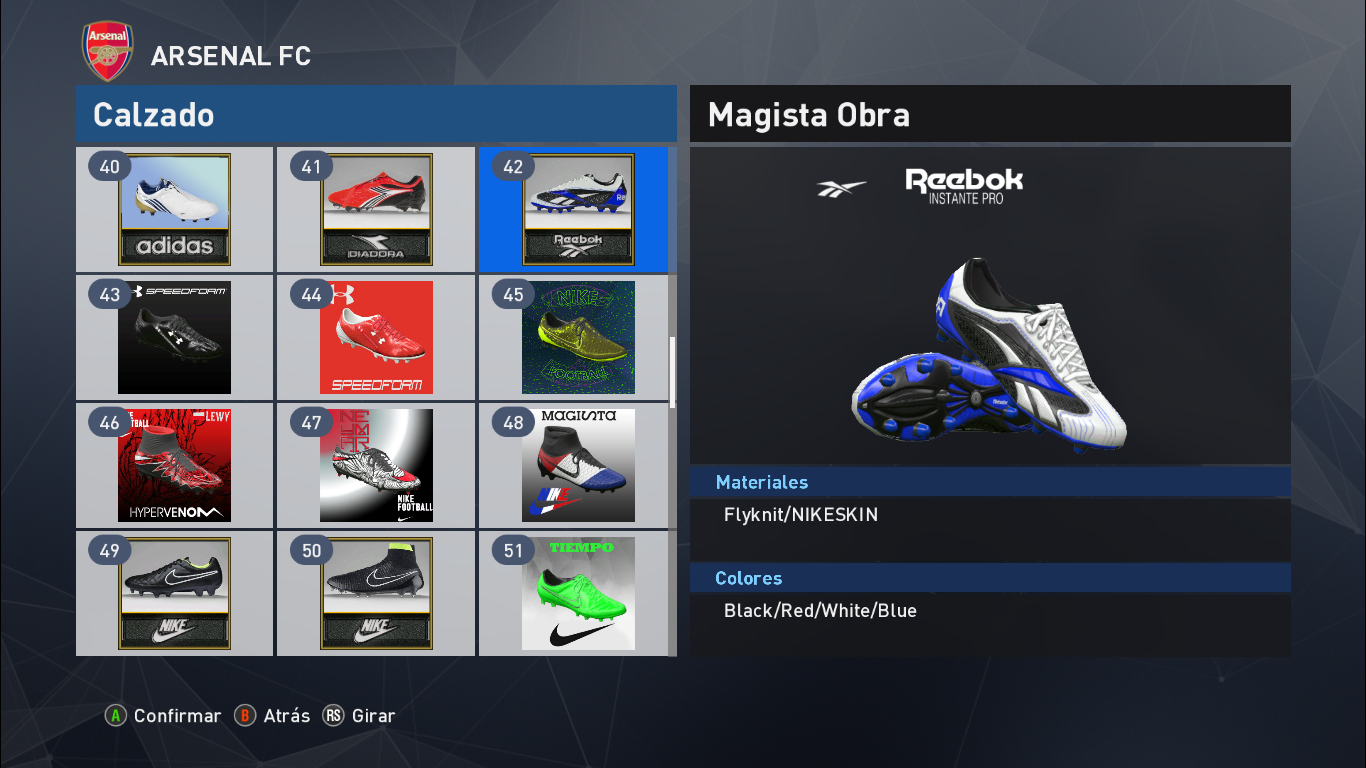This screenshot has width=1366, height=768.
Task: Click the boot list scrollbar handle
Action: tap(673, 371)
